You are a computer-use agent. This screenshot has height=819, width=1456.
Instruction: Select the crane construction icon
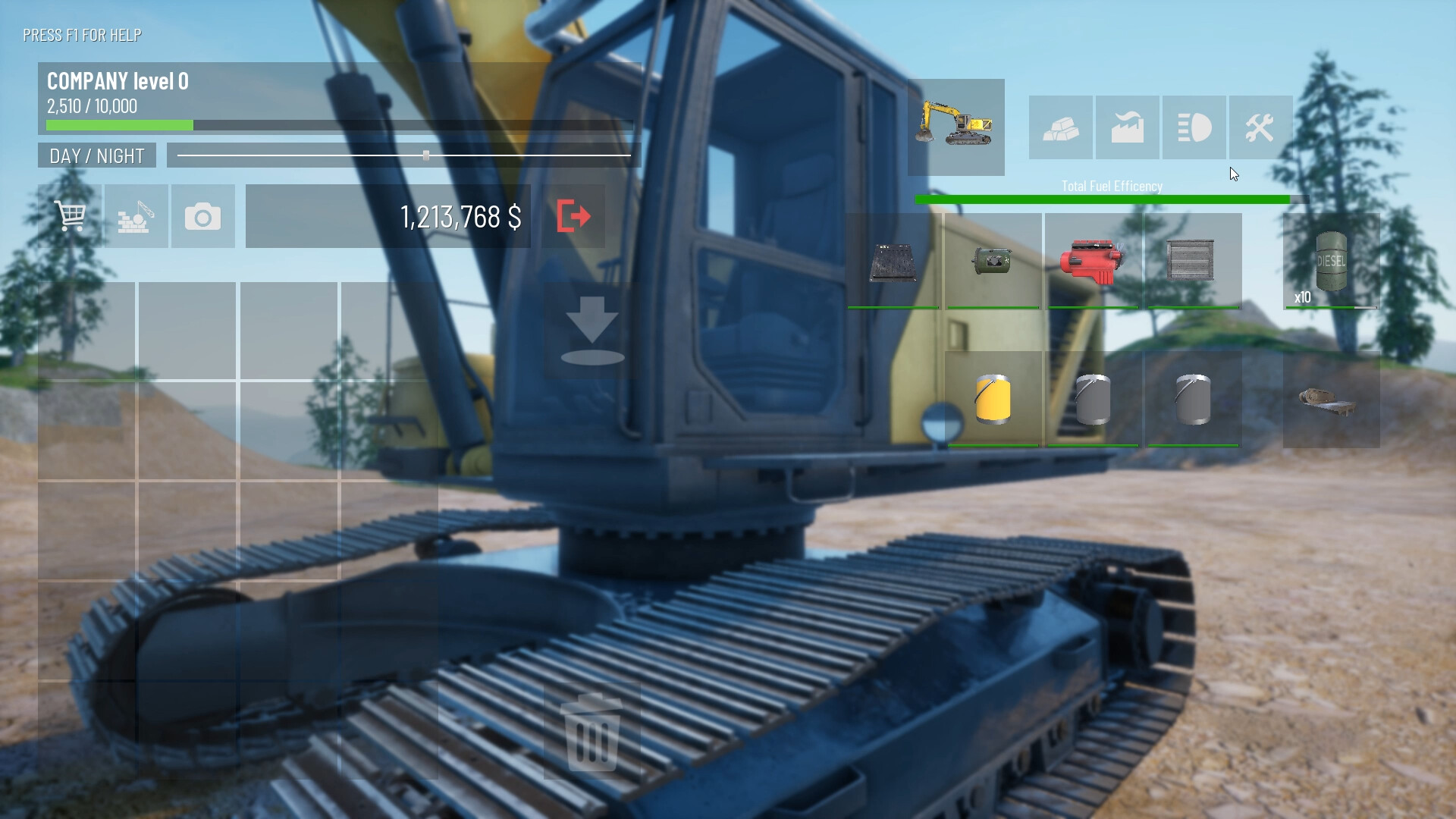(136, 217)
